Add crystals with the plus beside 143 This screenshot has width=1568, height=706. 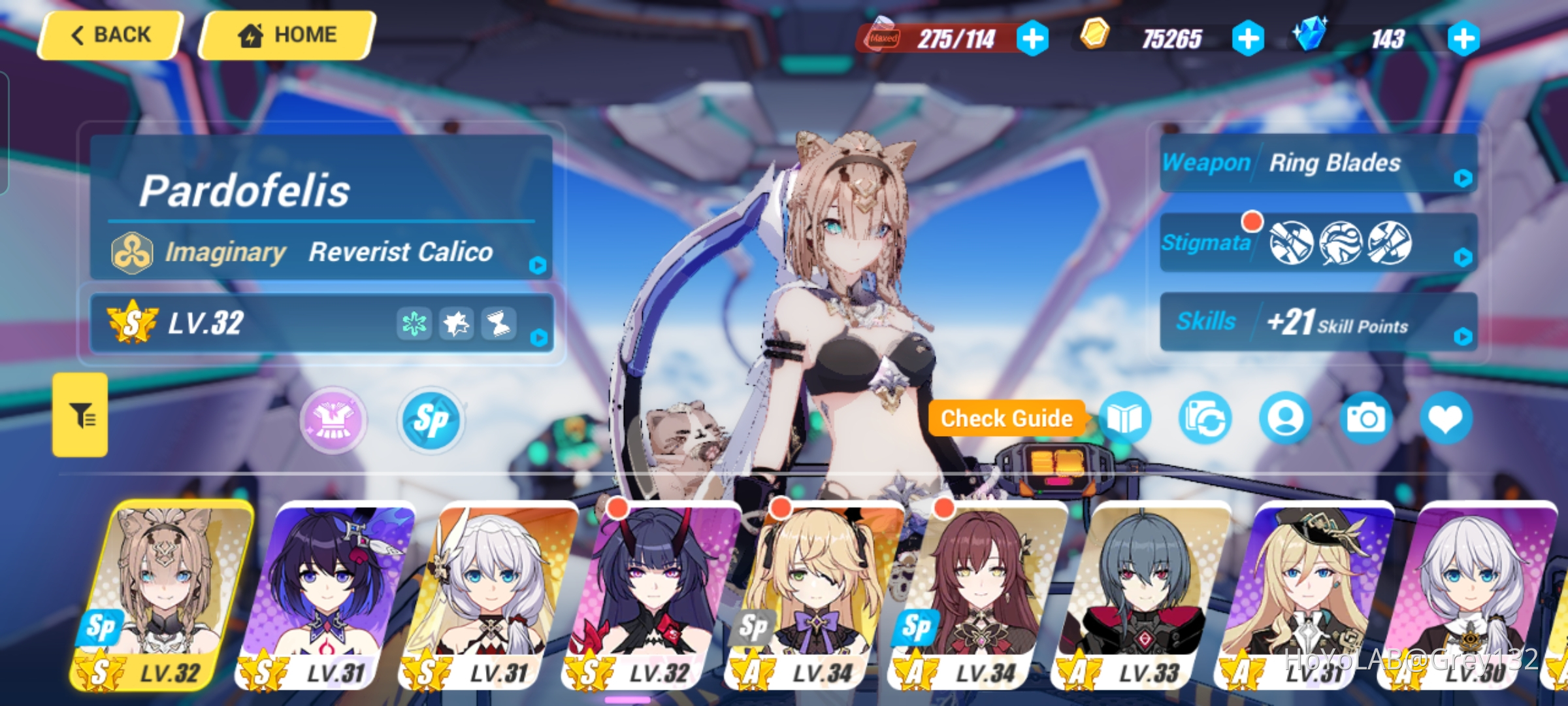(x=1465, y=38)
